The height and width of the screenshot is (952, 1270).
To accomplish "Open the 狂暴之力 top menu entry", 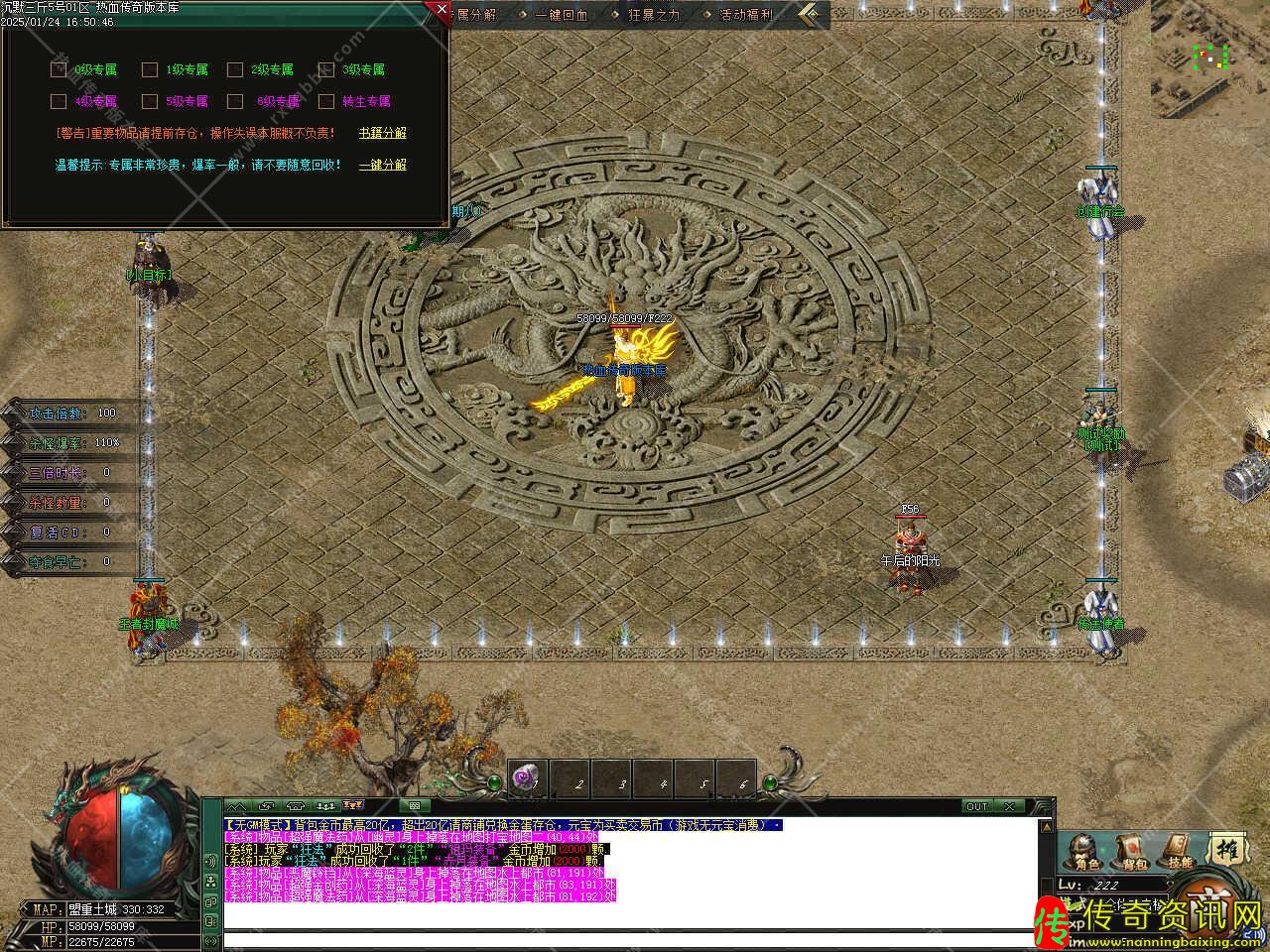I will (x=654, y=15).
